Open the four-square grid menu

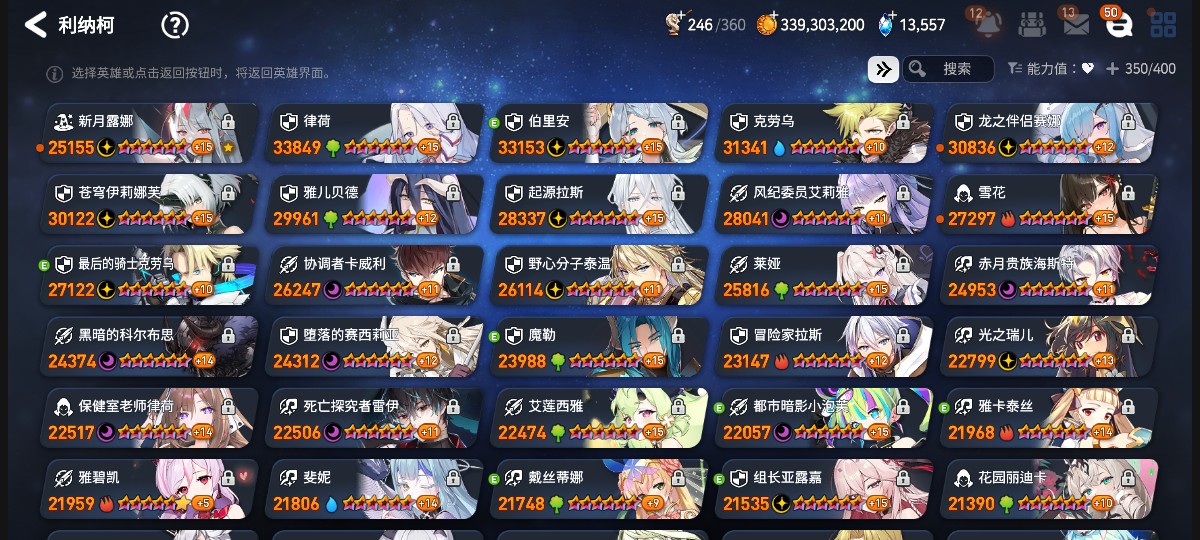(x=1163, y=25)
